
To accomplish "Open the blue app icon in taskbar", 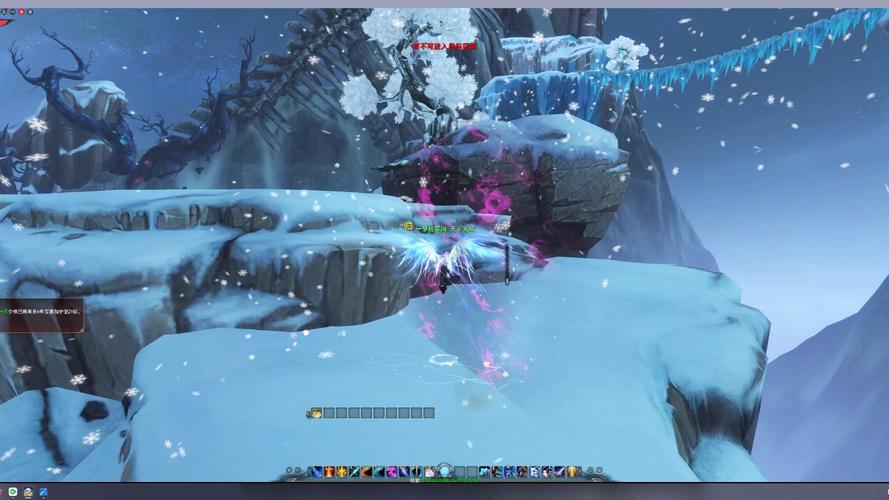I will pyautogui.click(x=44, y=492).
